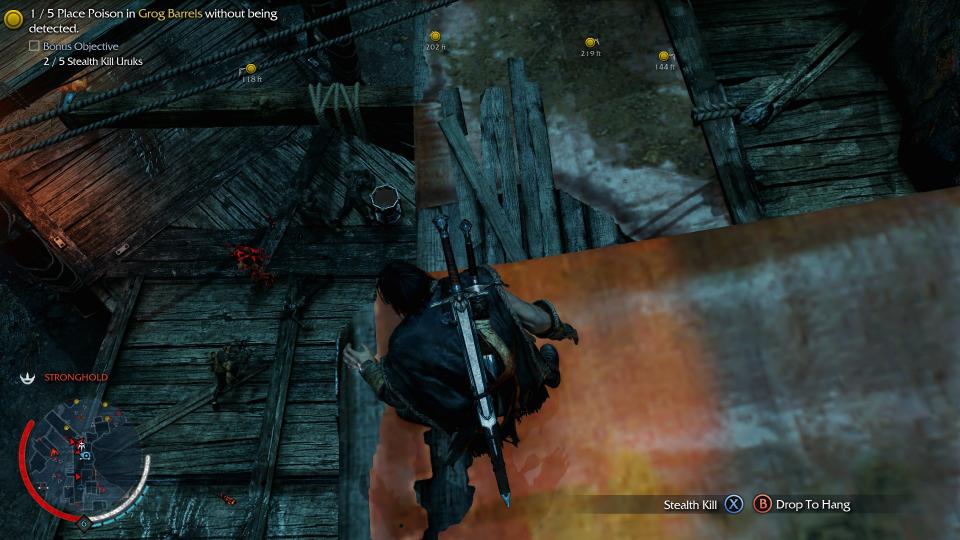960x540 pixels.
Task: Click the yellow mission objective icon
Action: (14, 19)
